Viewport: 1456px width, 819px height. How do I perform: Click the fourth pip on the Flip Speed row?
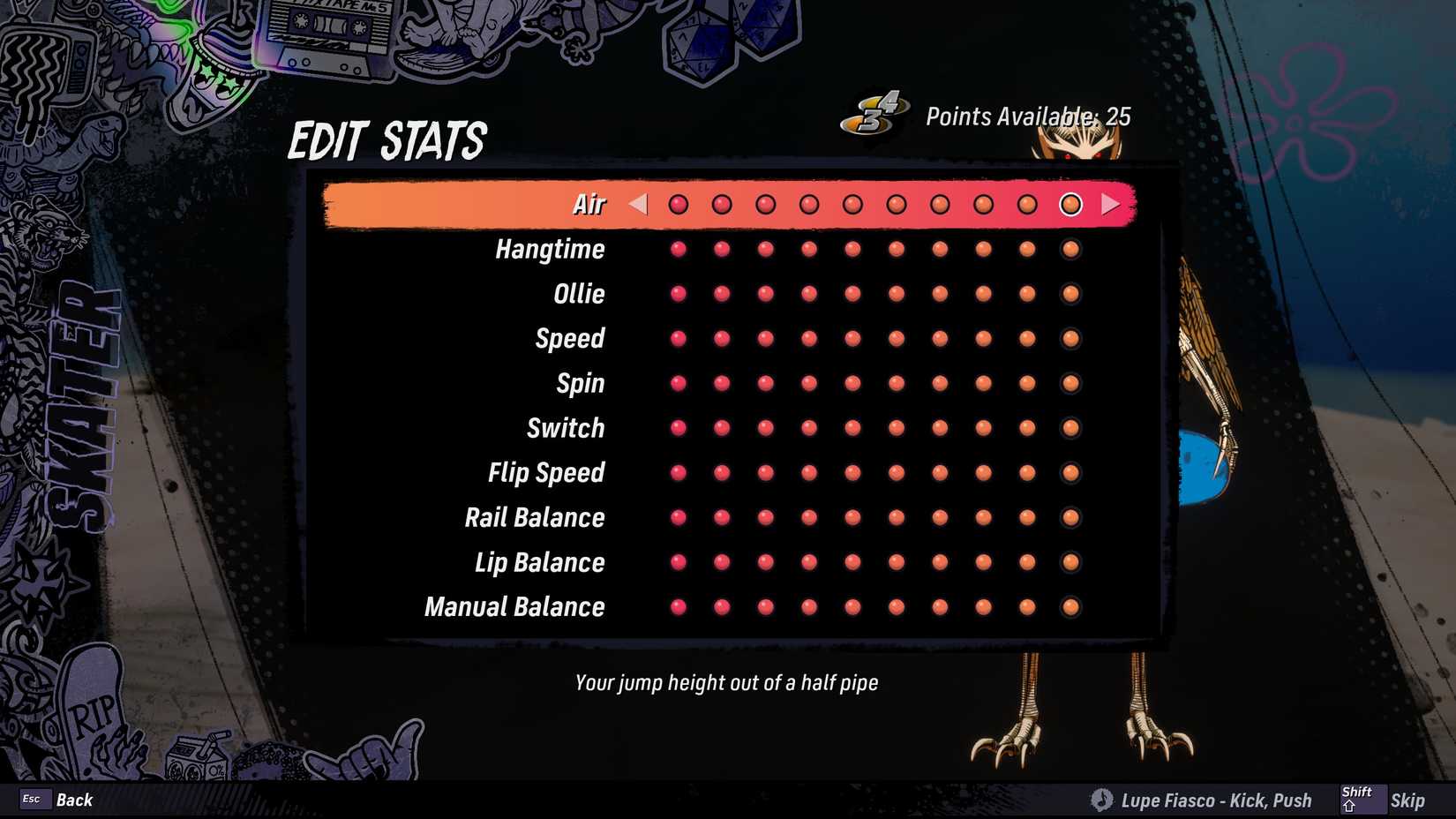[807, 473]
